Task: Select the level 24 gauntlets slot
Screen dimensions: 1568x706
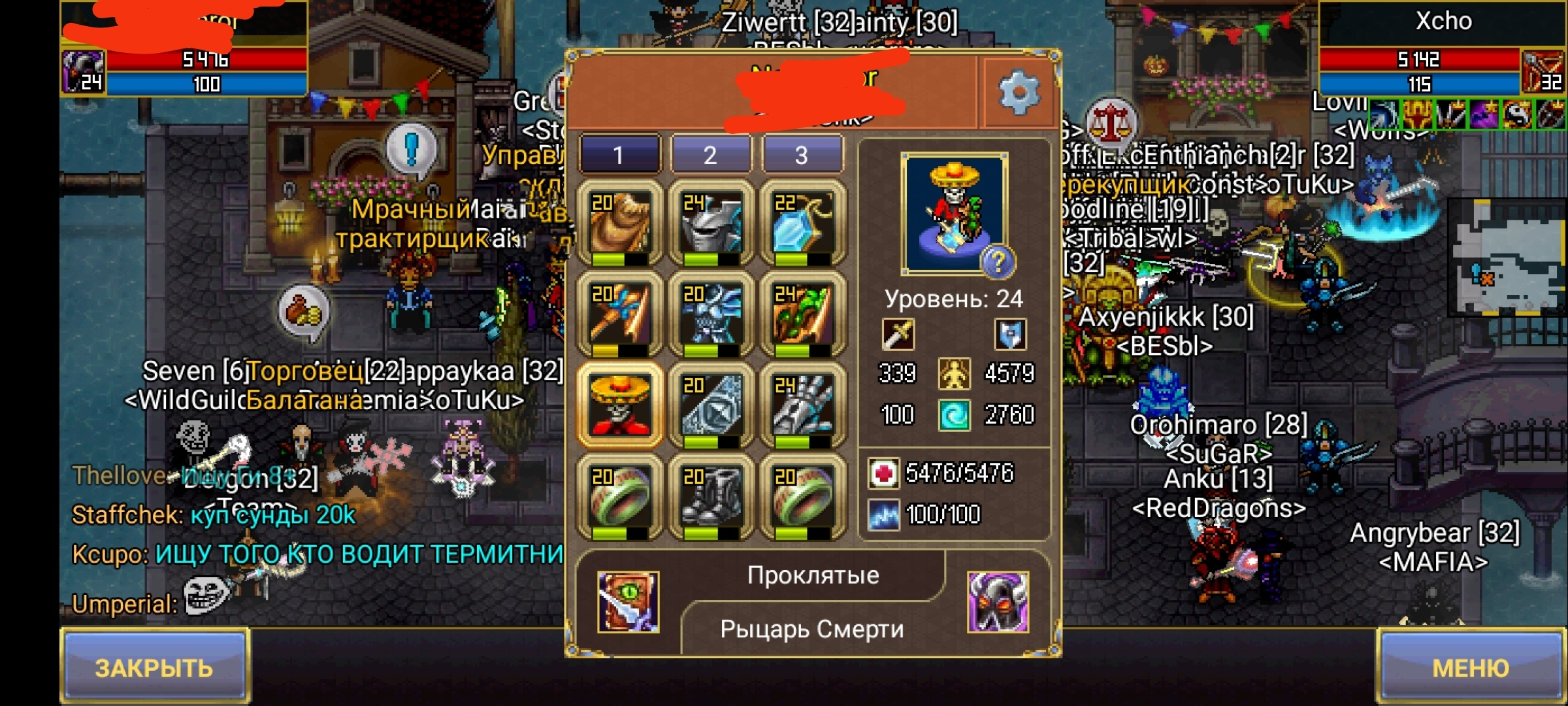Action: coord(802,406)
